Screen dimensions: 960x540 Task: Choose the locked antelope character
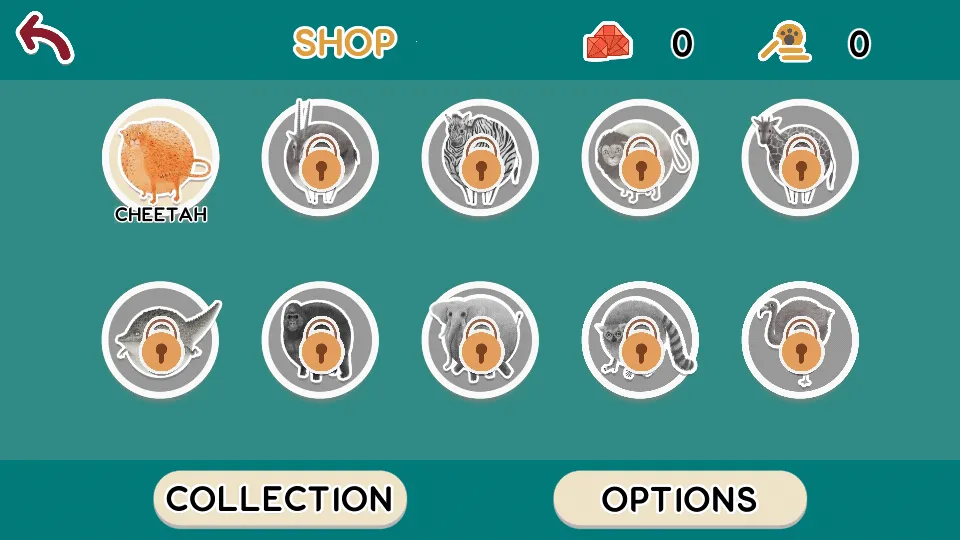(x=320, y=157)
